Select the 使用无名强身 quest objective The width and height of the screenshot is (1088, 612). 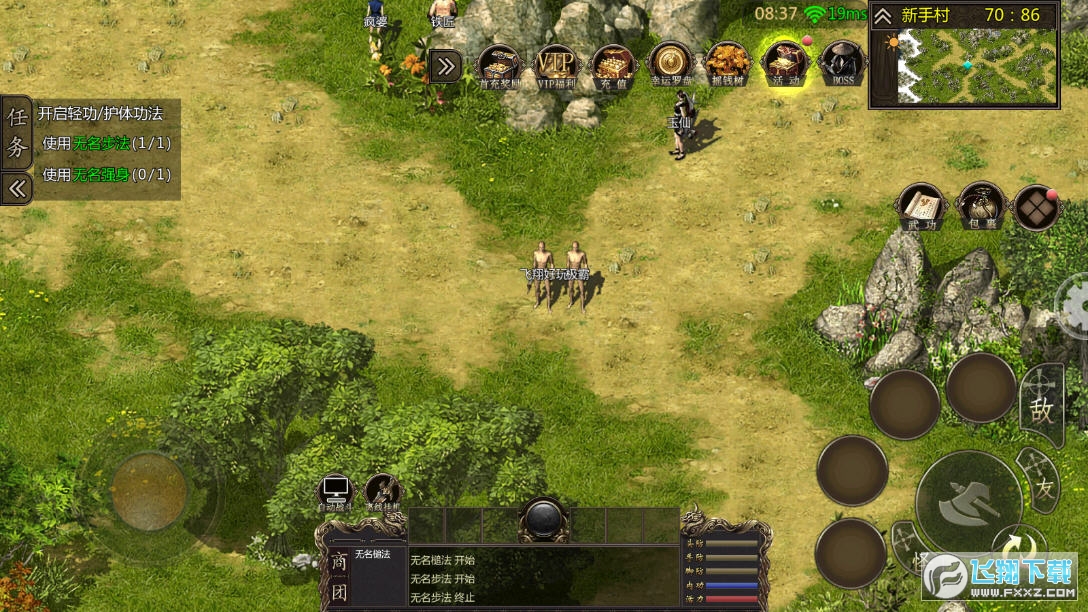click(106, 174)
